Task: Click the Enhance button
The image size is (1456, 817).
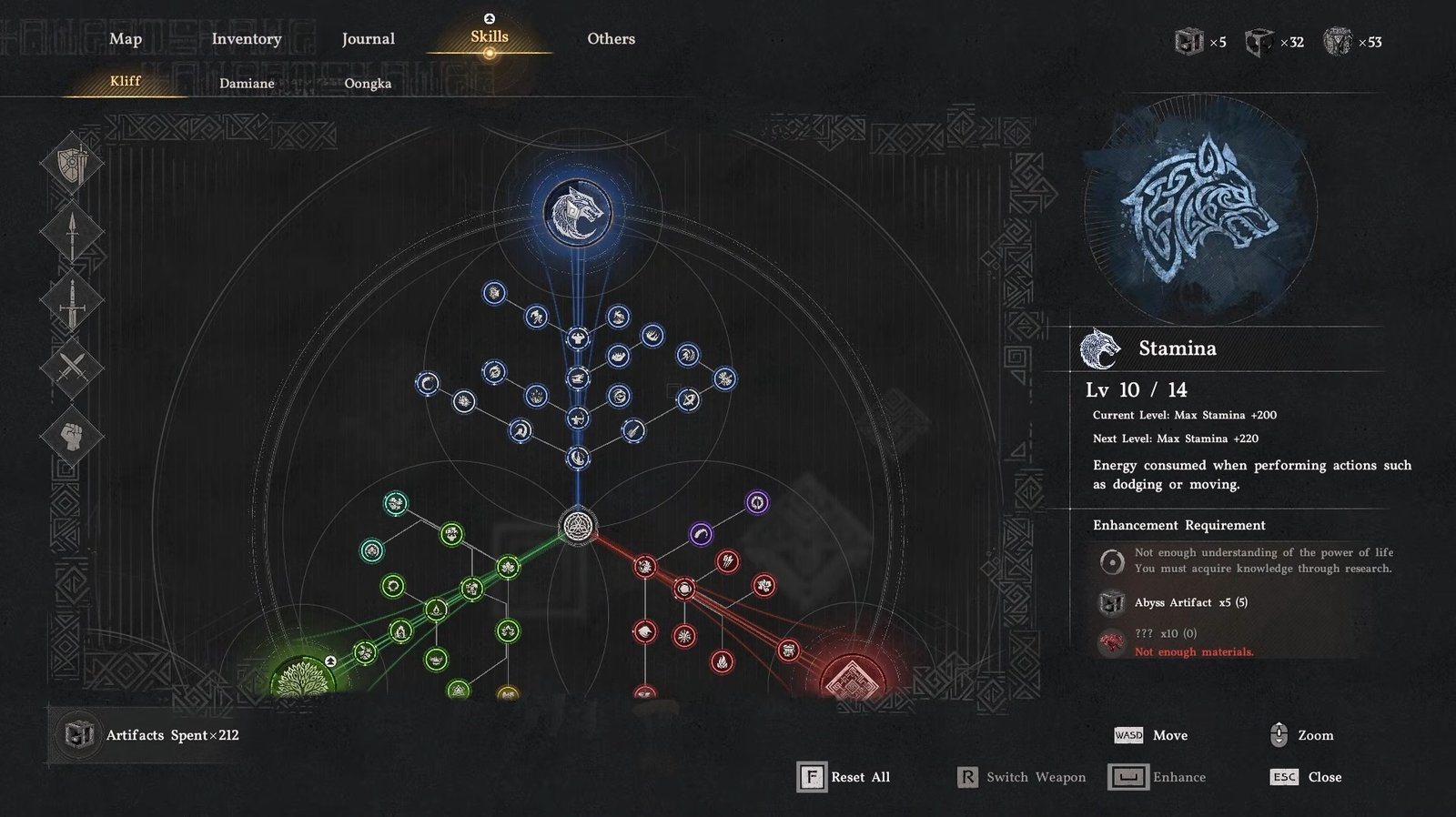Action: [x=1158, y=777]
